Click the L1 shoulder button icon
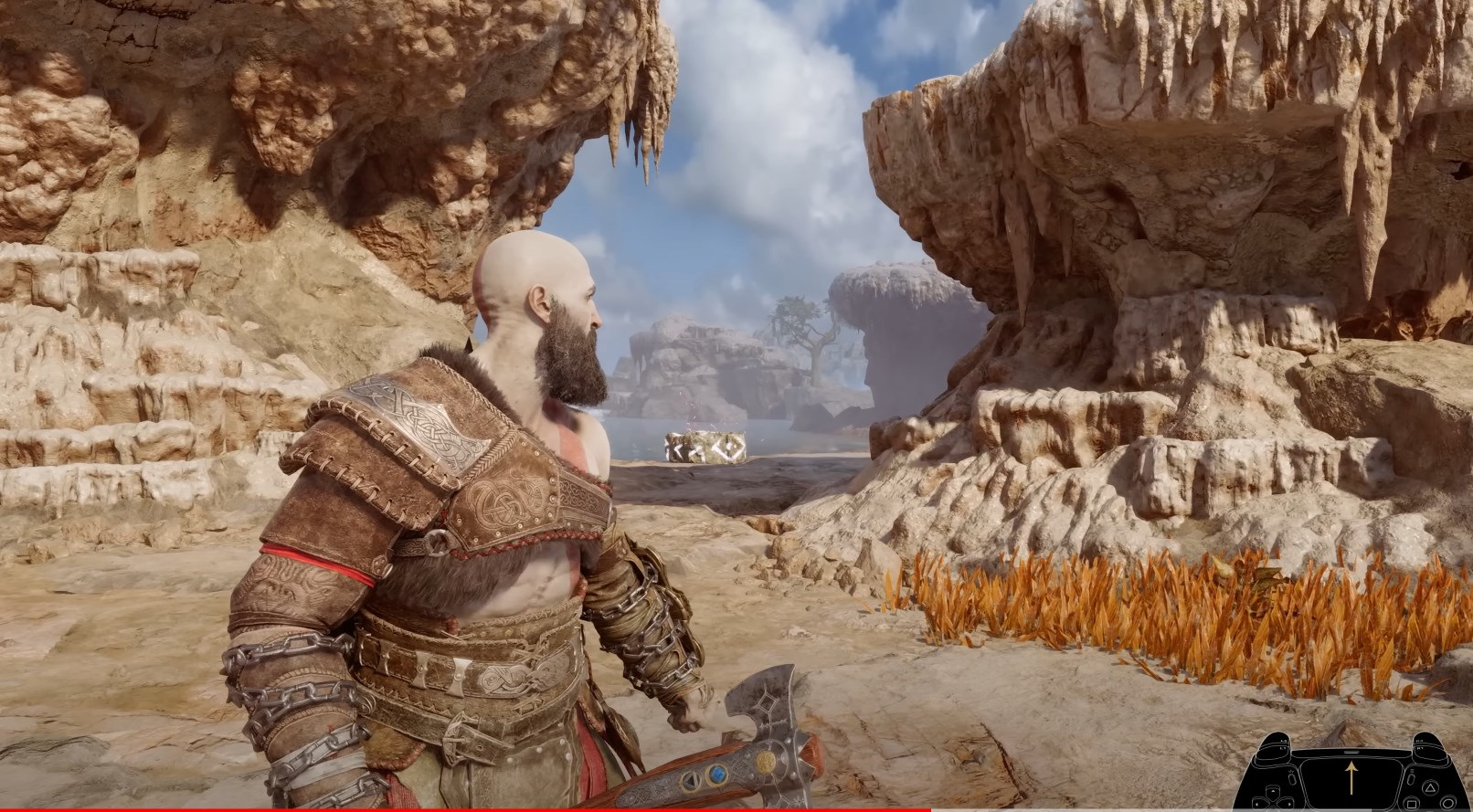 1283,749
